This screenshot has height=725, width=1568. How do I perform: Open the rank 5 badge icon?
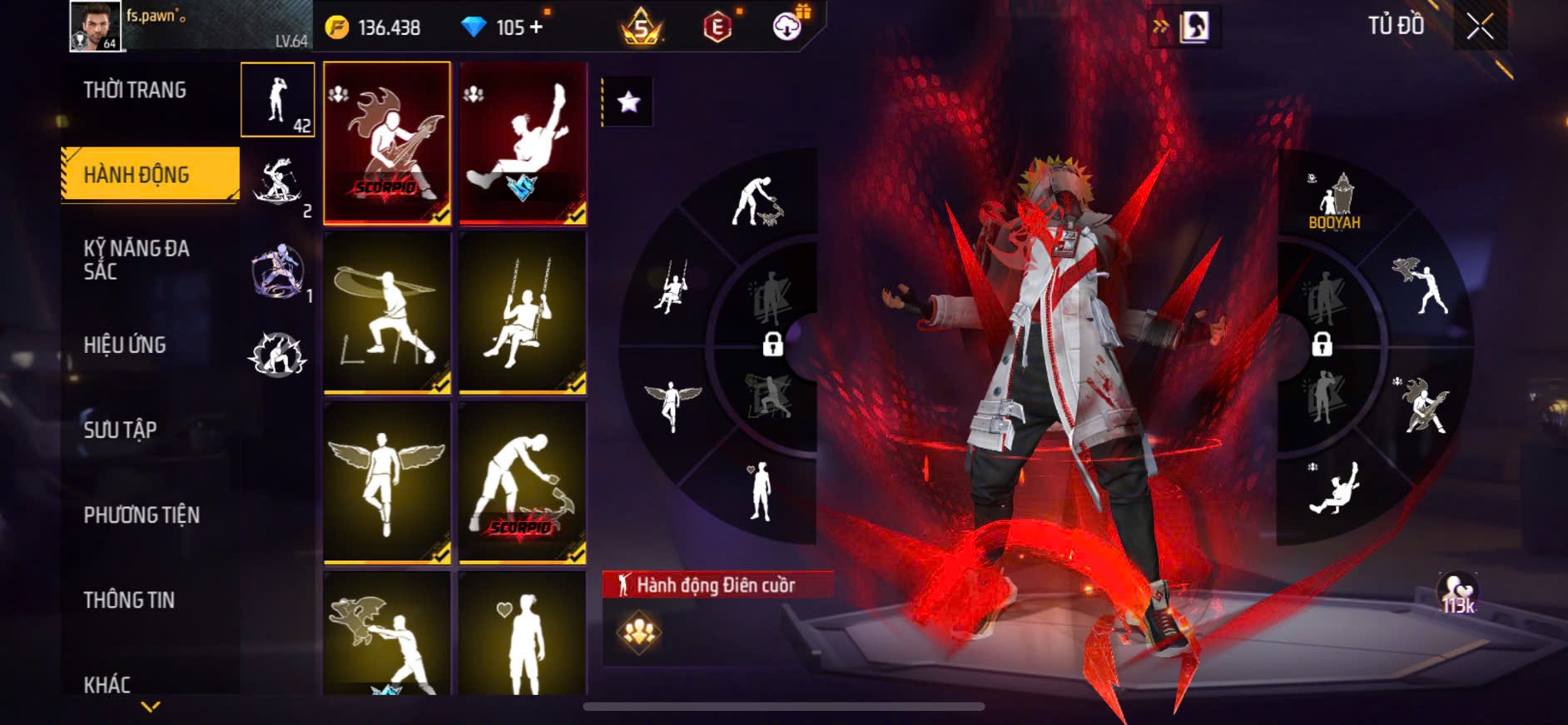(641, 27)
